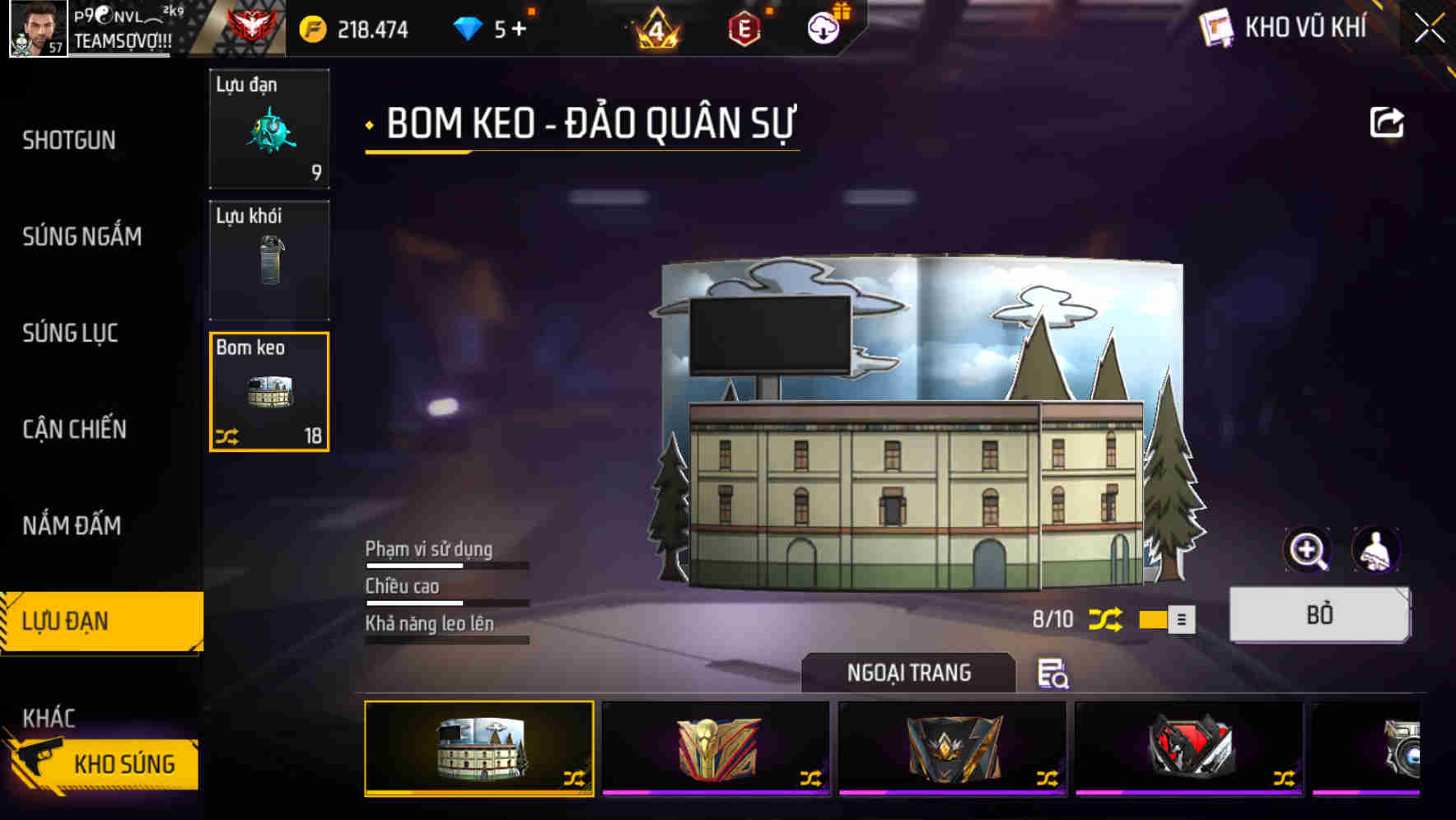Screen dimensions: 1456x820
Task: Select the Lựu Khói grenade thumbnail
Action: (269, 260)
